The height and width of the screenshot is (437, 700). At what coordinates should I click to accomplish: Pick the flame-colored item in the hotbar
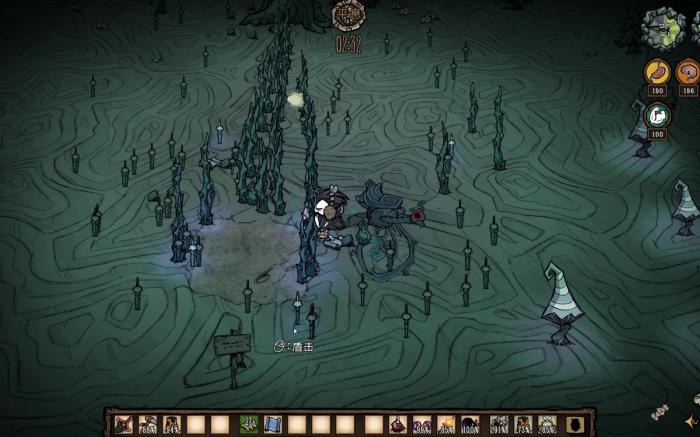click(445, 424)
